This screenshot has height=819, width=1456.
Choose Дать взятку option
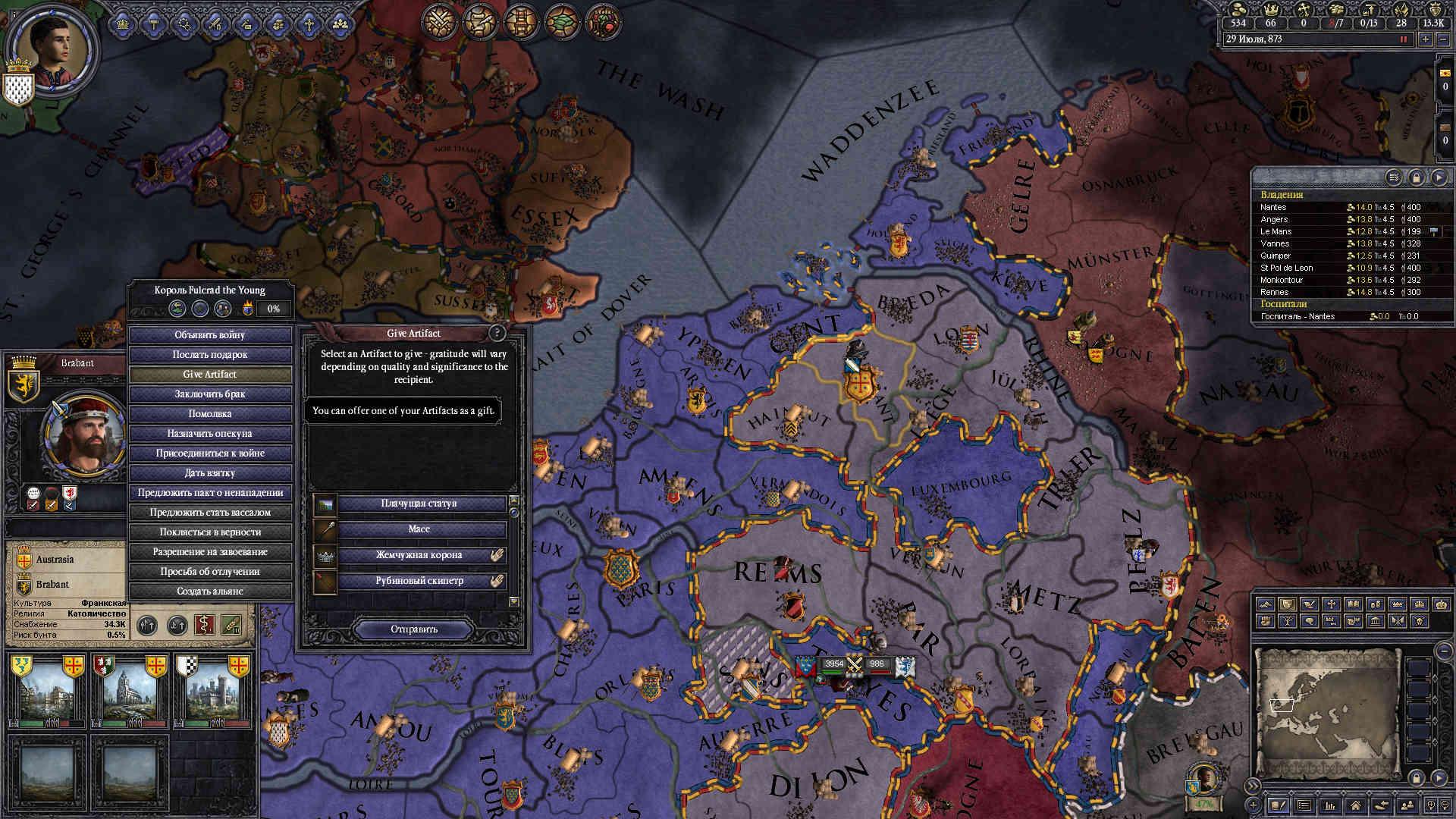click(x=210, y=473)
